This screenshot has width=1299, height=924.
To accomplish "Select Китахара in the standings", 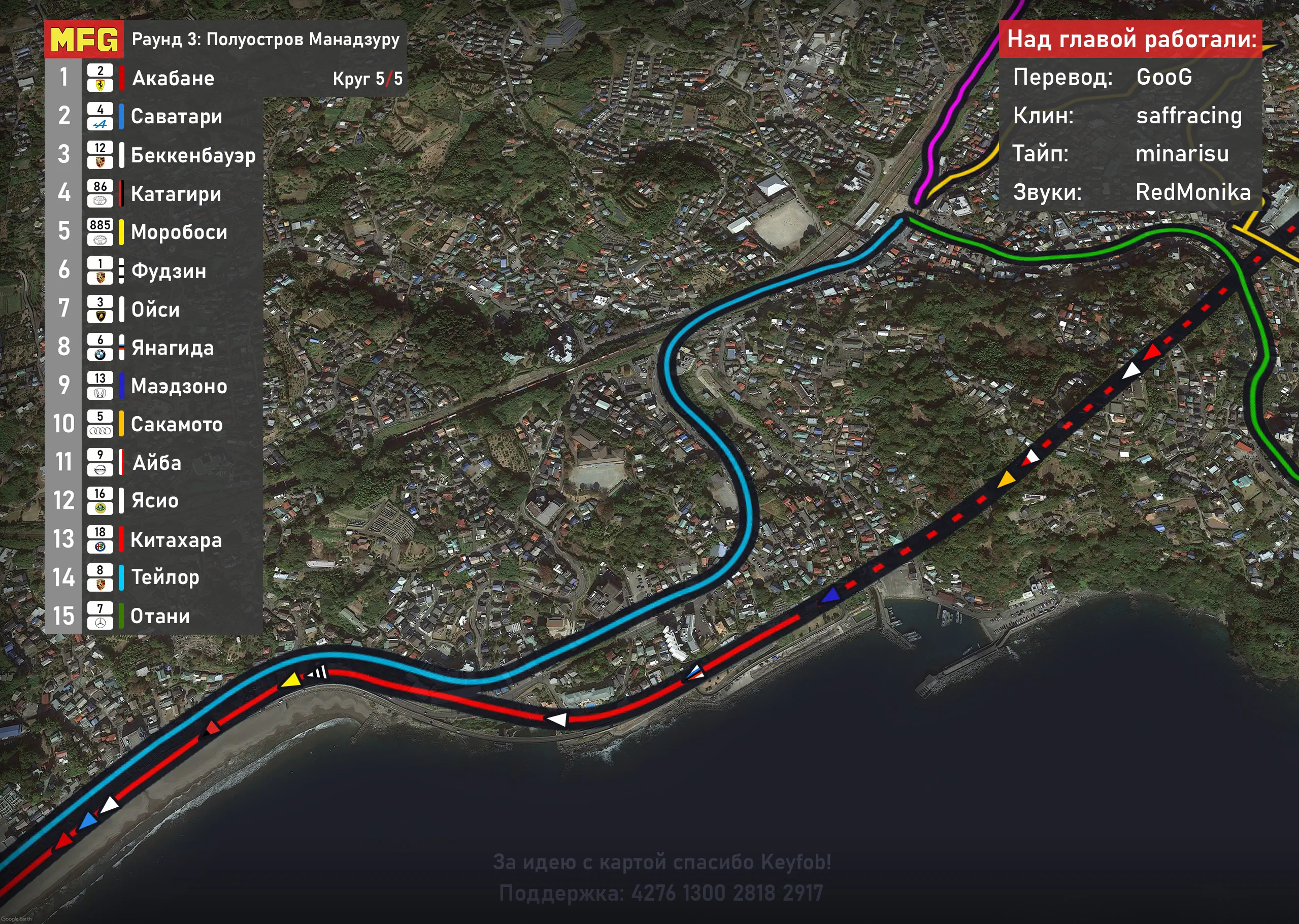I will (176, 539).
